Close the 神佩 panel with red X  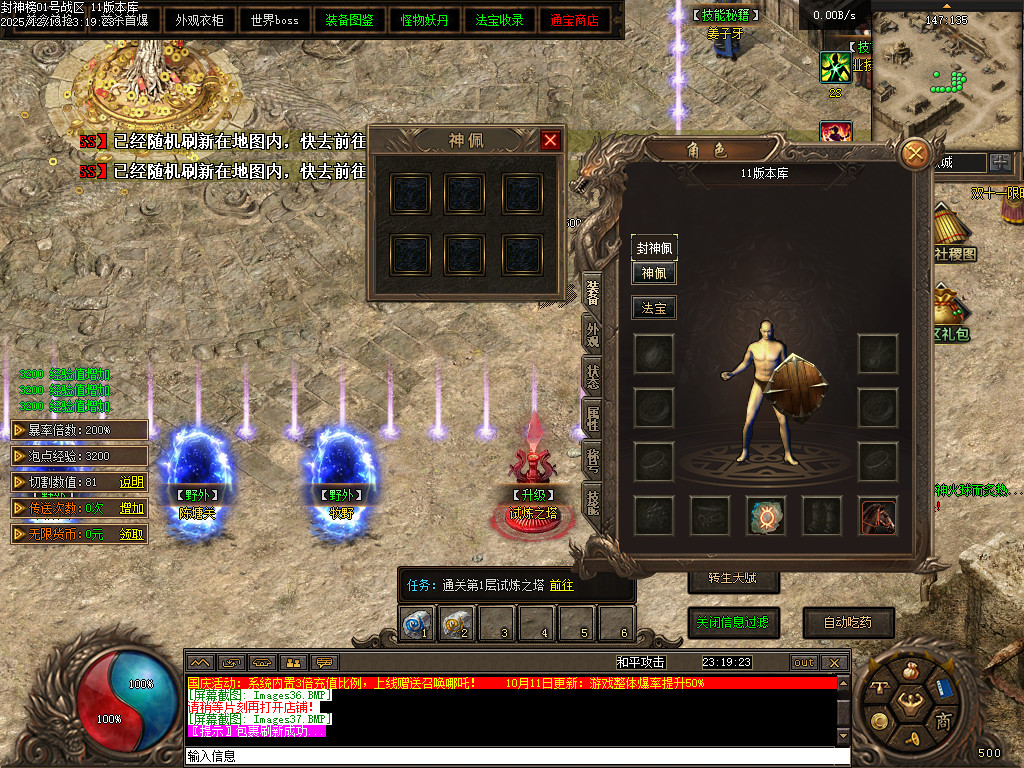click(550, 141)
